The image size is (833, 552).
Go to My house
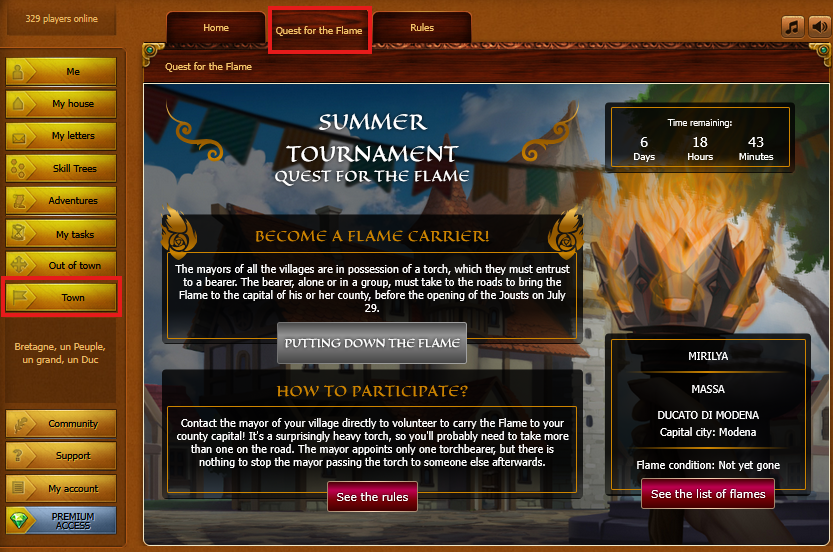(x=62, y=104)
